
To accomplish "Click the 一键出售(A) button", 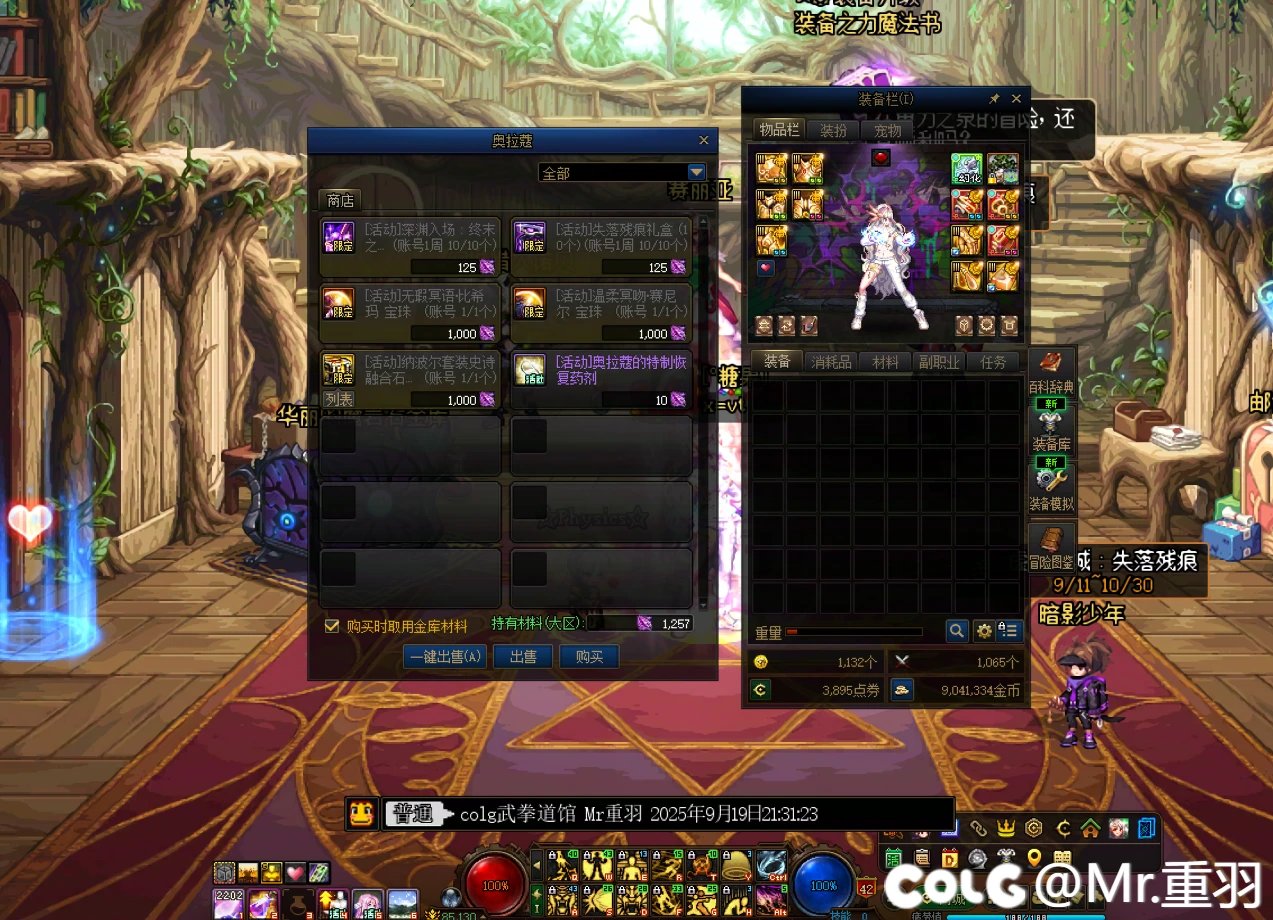I will tap(445, 657).
